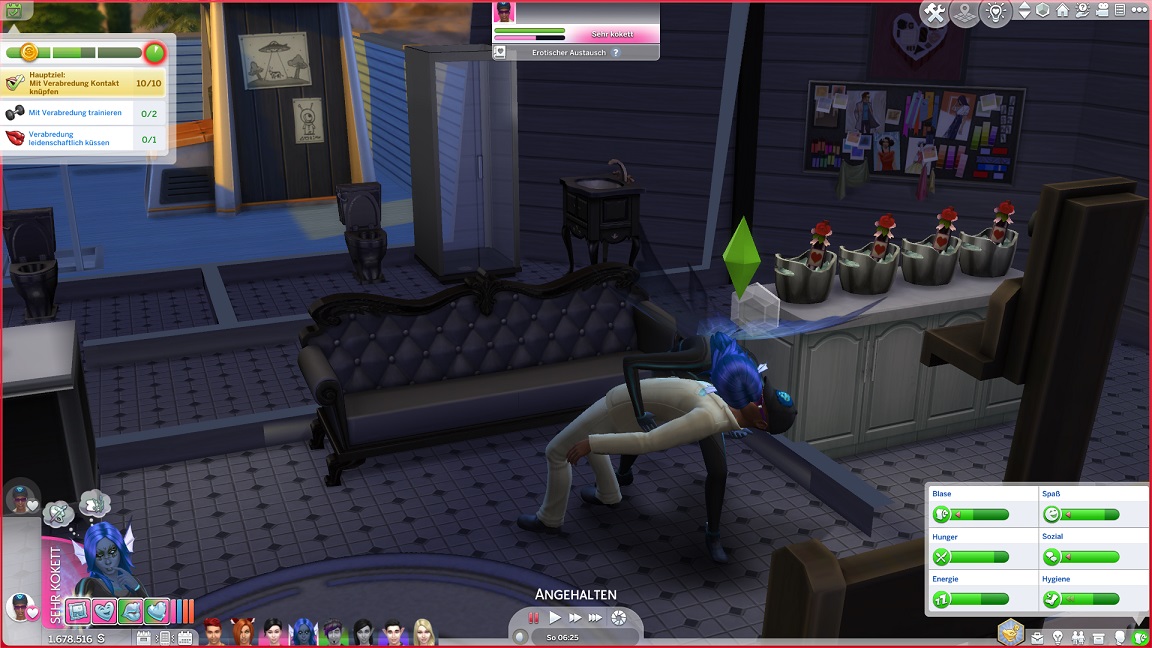
Task: Set game to ultra fast-forward speed
Action: point(595,618)
